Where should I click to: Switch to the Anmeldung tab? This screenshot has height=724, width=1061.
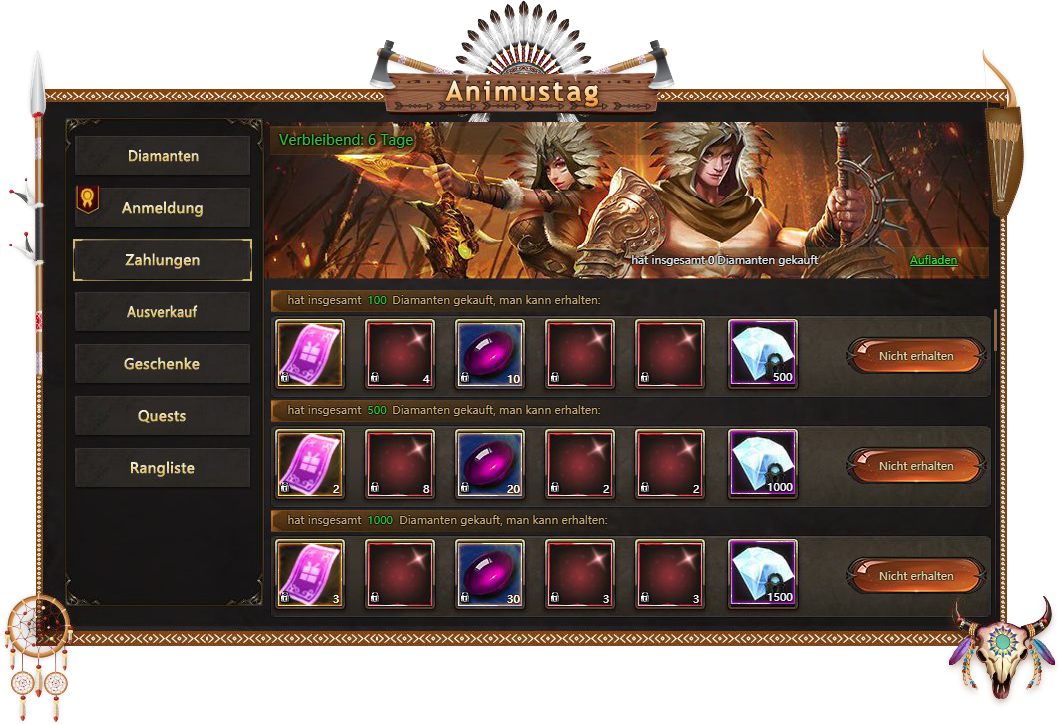point(163,208)
